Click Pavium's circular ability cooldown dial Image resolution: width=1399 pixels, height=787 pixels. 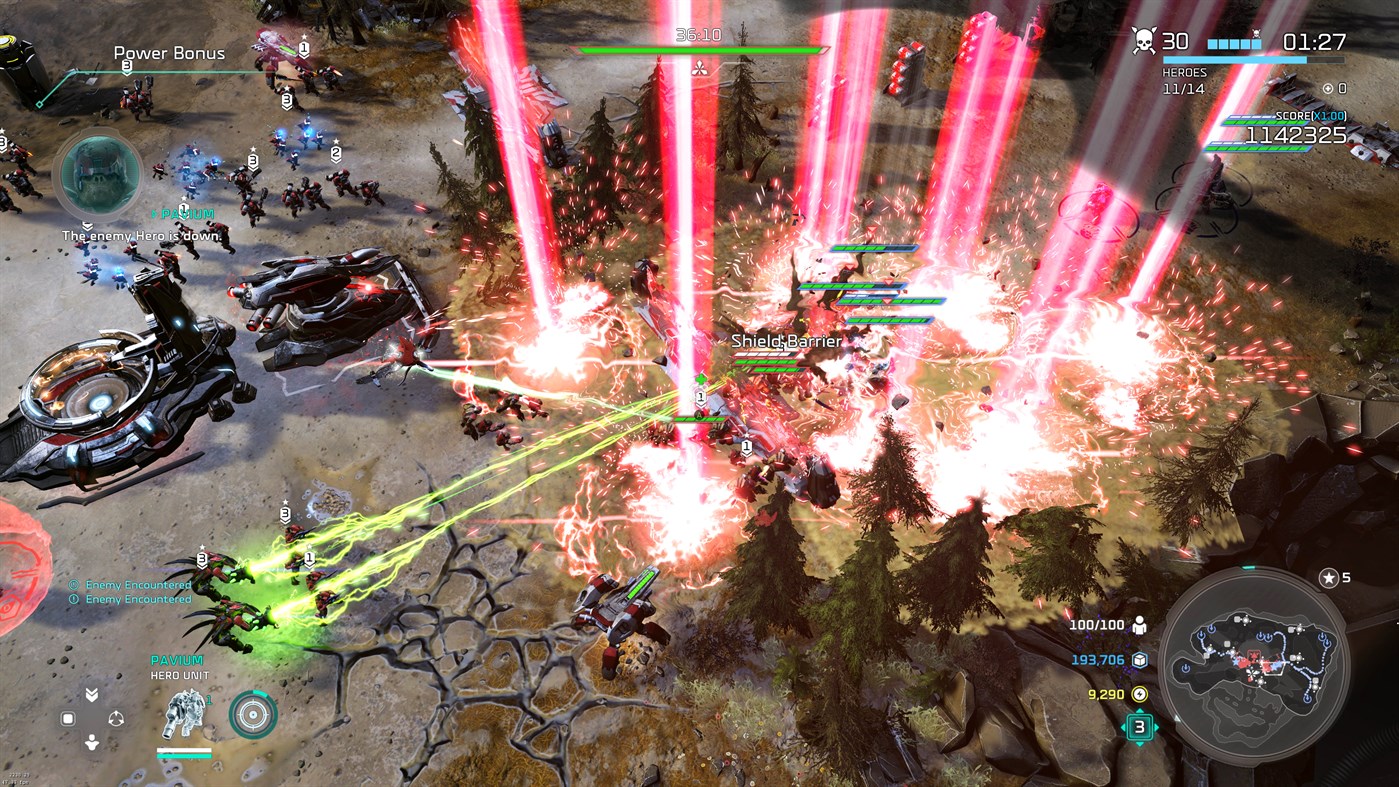pos(252,715)
